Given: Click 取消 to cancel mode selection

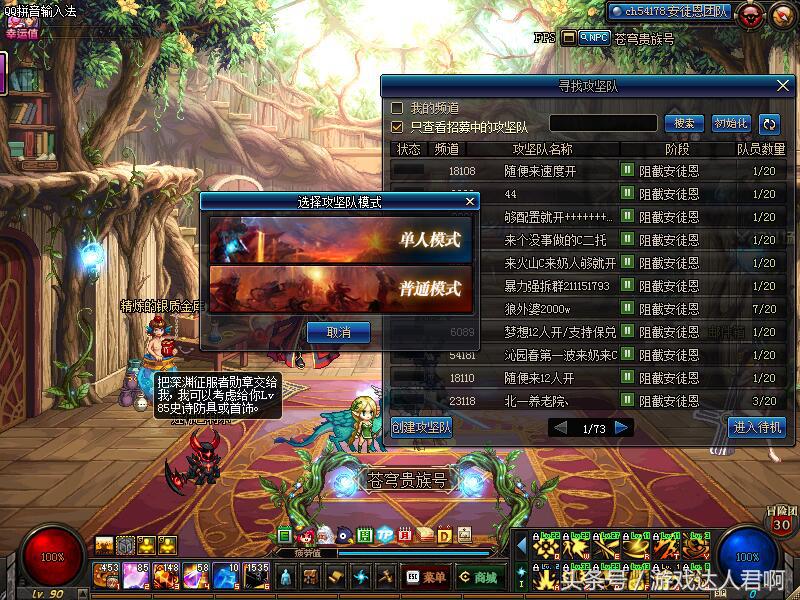Looking at the screenshot, I should 338,332.
